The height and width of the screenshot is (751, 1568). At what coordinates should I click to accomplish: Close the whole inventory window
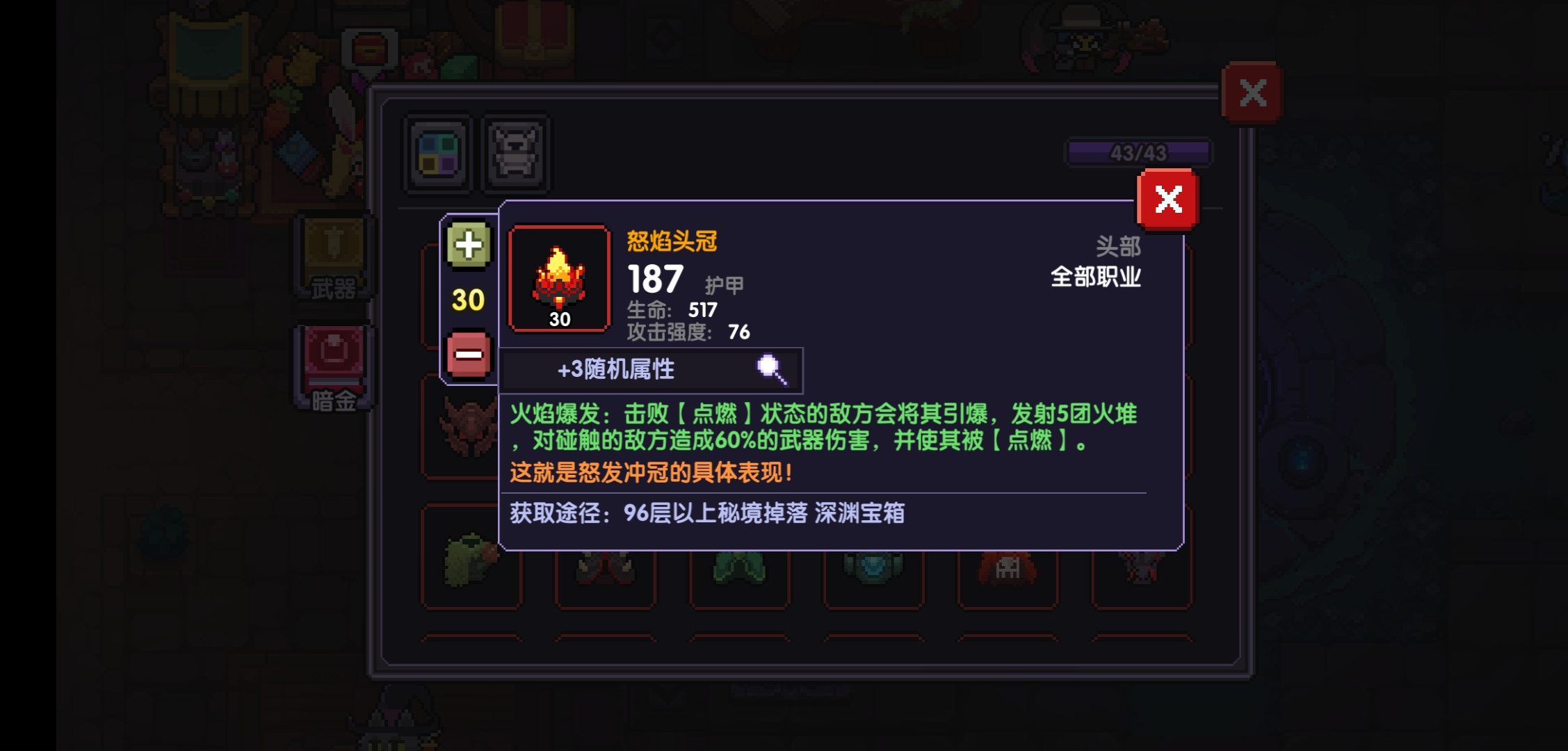coord(1254,90)
